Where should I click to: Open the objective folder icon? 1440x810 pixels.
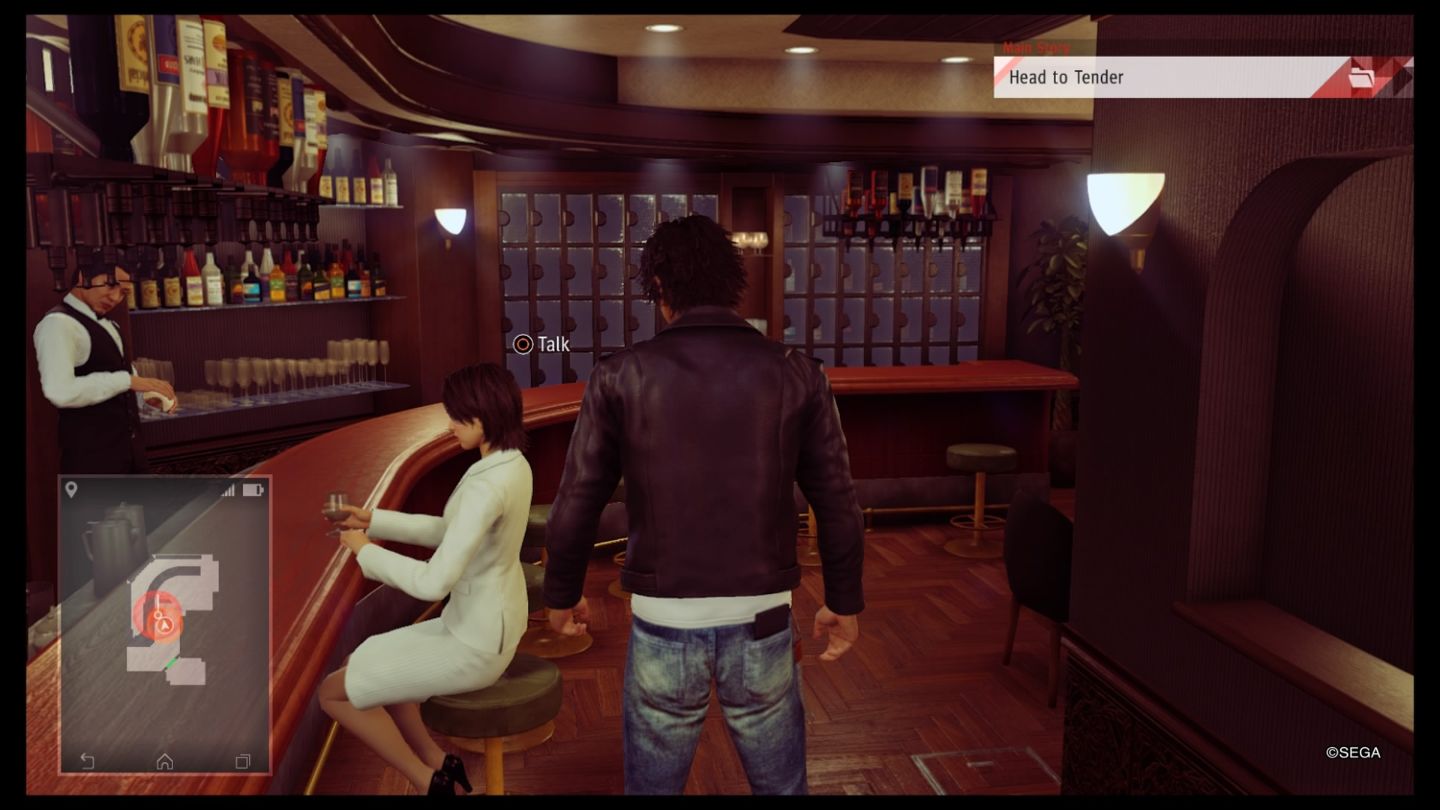tap(1362, 77)
